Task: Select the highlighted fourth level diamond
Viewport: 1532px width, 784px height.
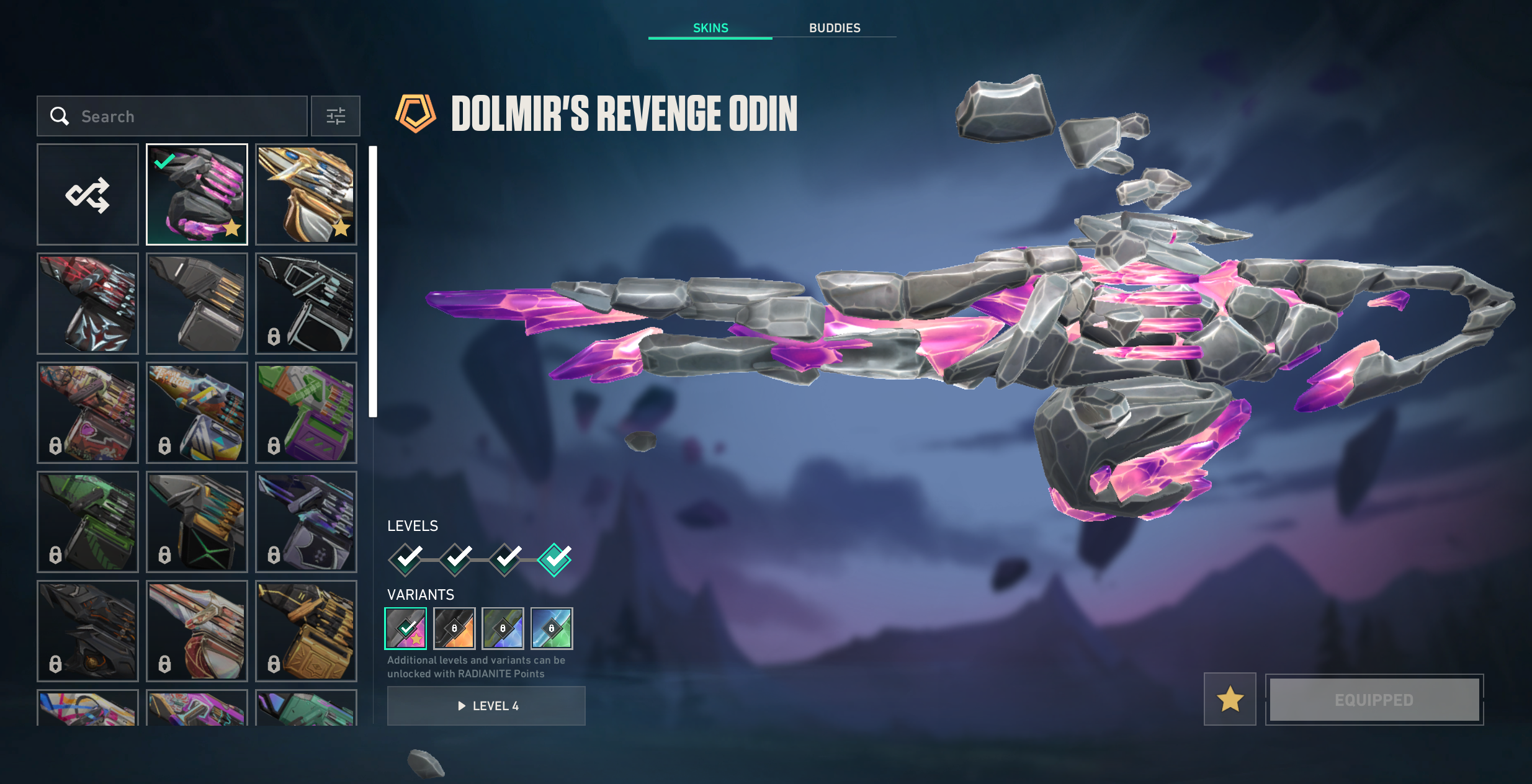Action: point(554,559)
